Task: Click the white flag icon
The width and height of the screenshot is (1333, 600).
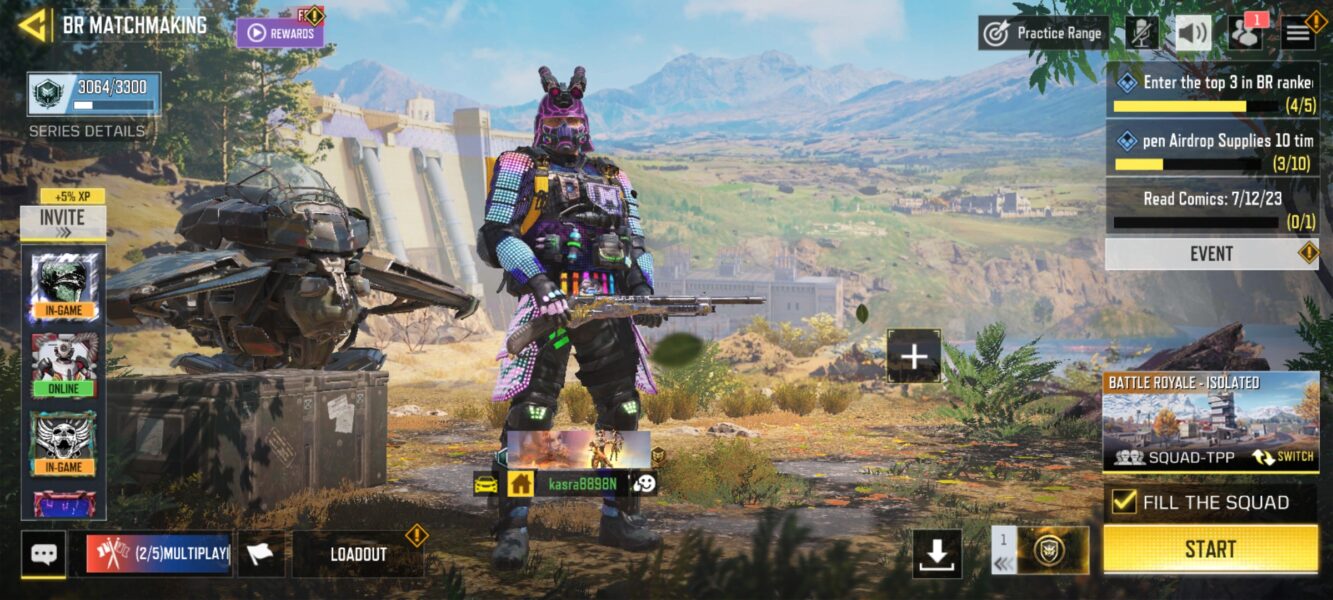Action: tap(260, 554)
